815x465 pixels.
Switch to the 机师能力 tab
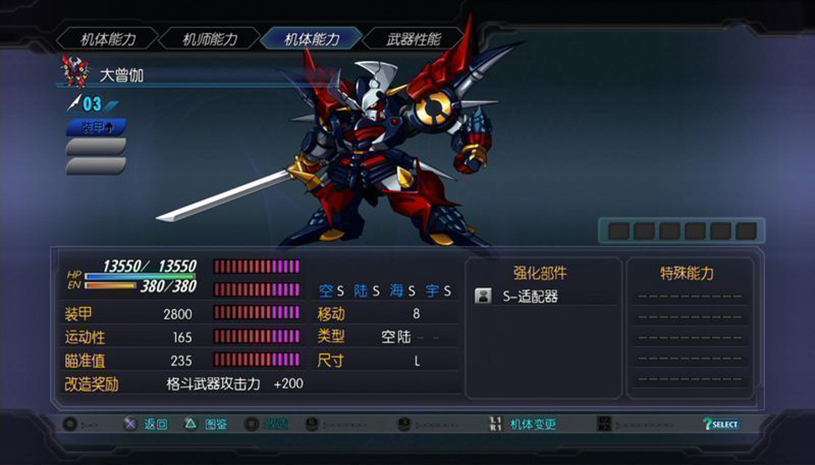210,39
